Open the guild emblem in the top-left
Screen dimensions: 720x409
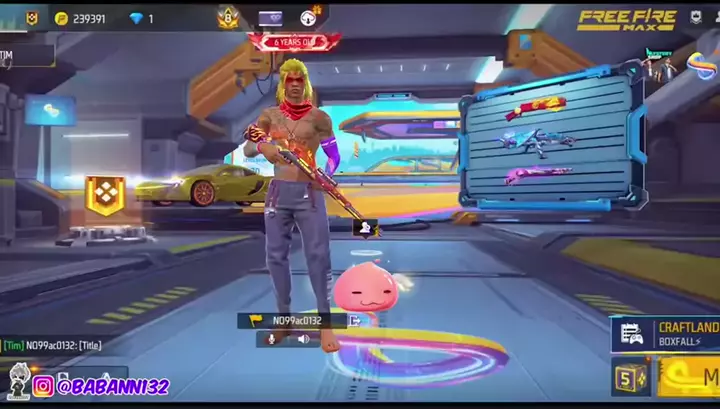point(31,17)
